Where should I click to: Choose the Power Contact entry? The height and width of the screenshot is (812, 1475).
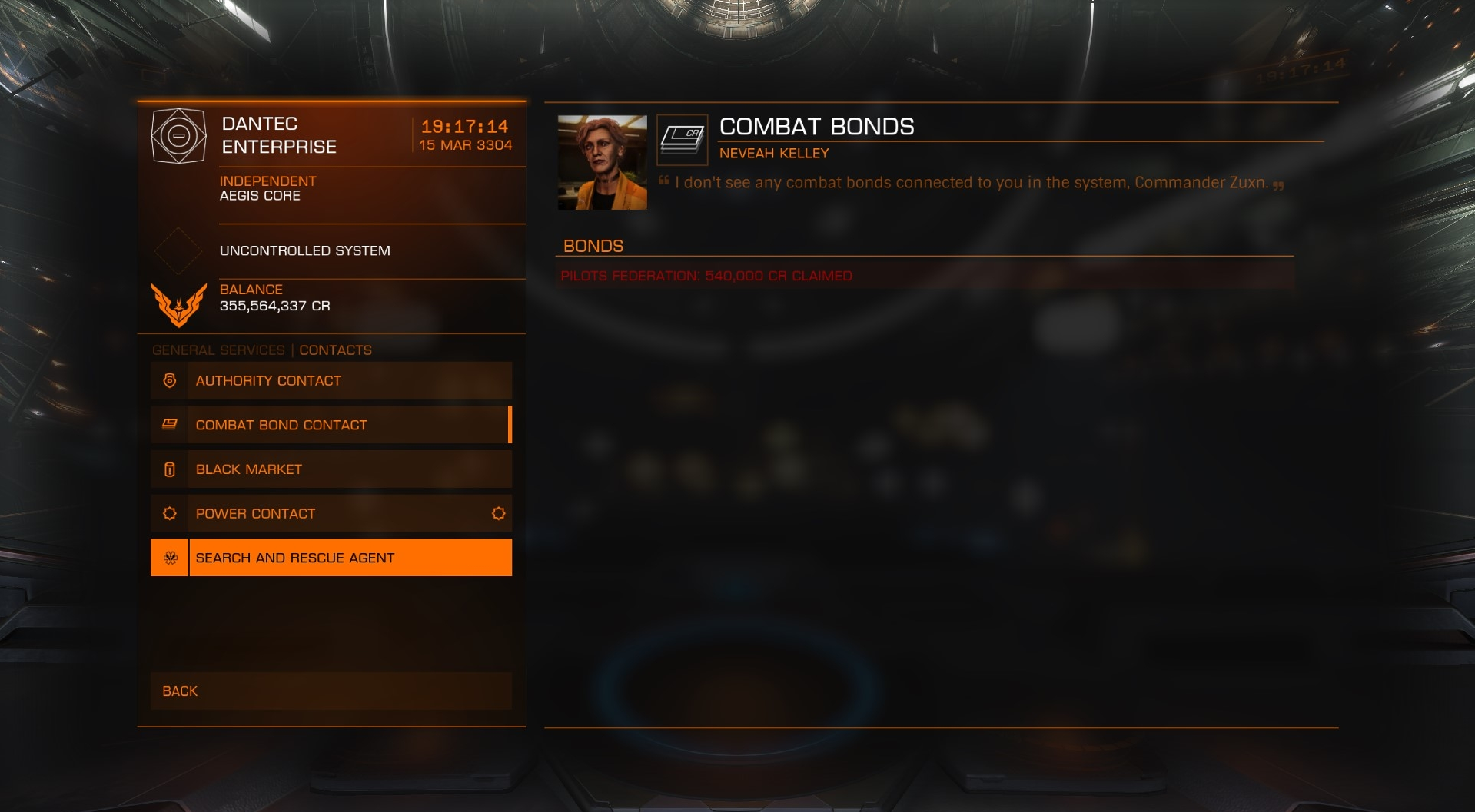[x=331, y=514]
